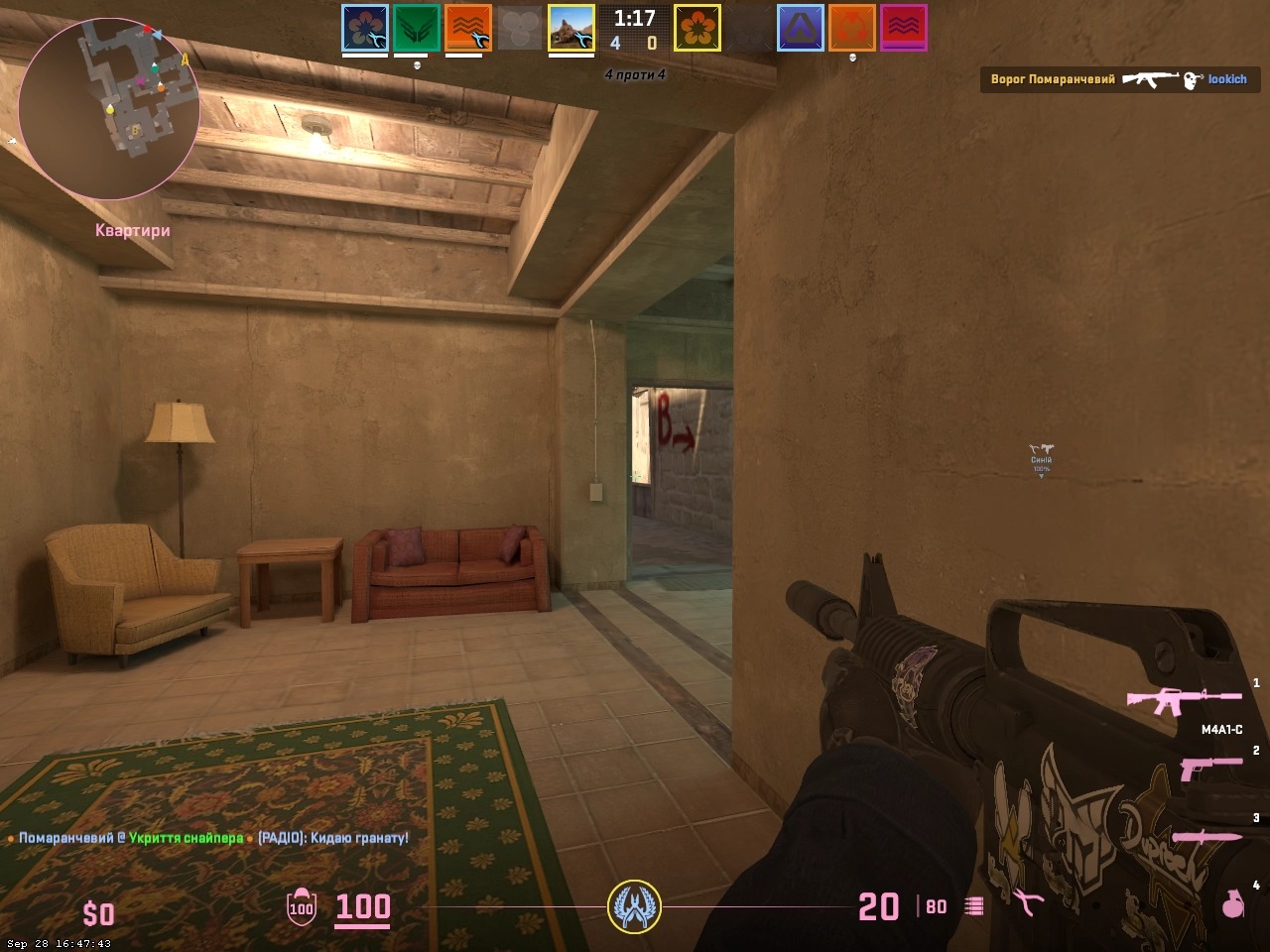Click the orange flower team logo beside timer

[x=698, y=28]
